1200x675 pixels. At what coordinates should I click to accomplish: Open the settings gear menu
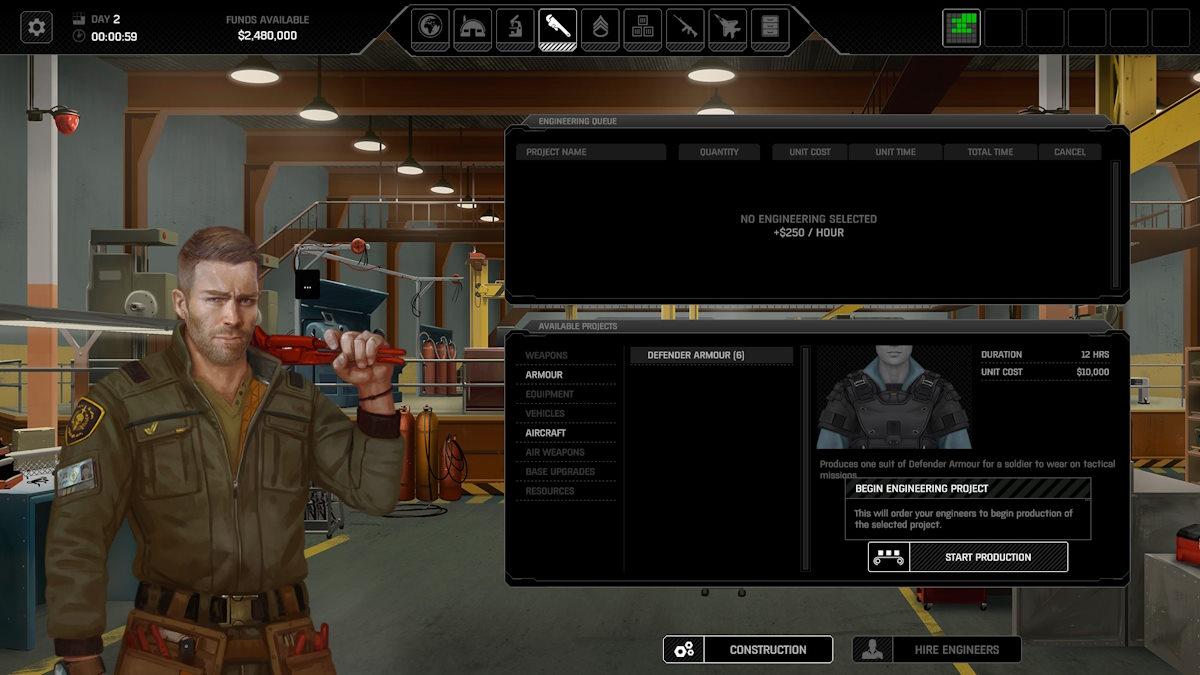tap(37, 27)
